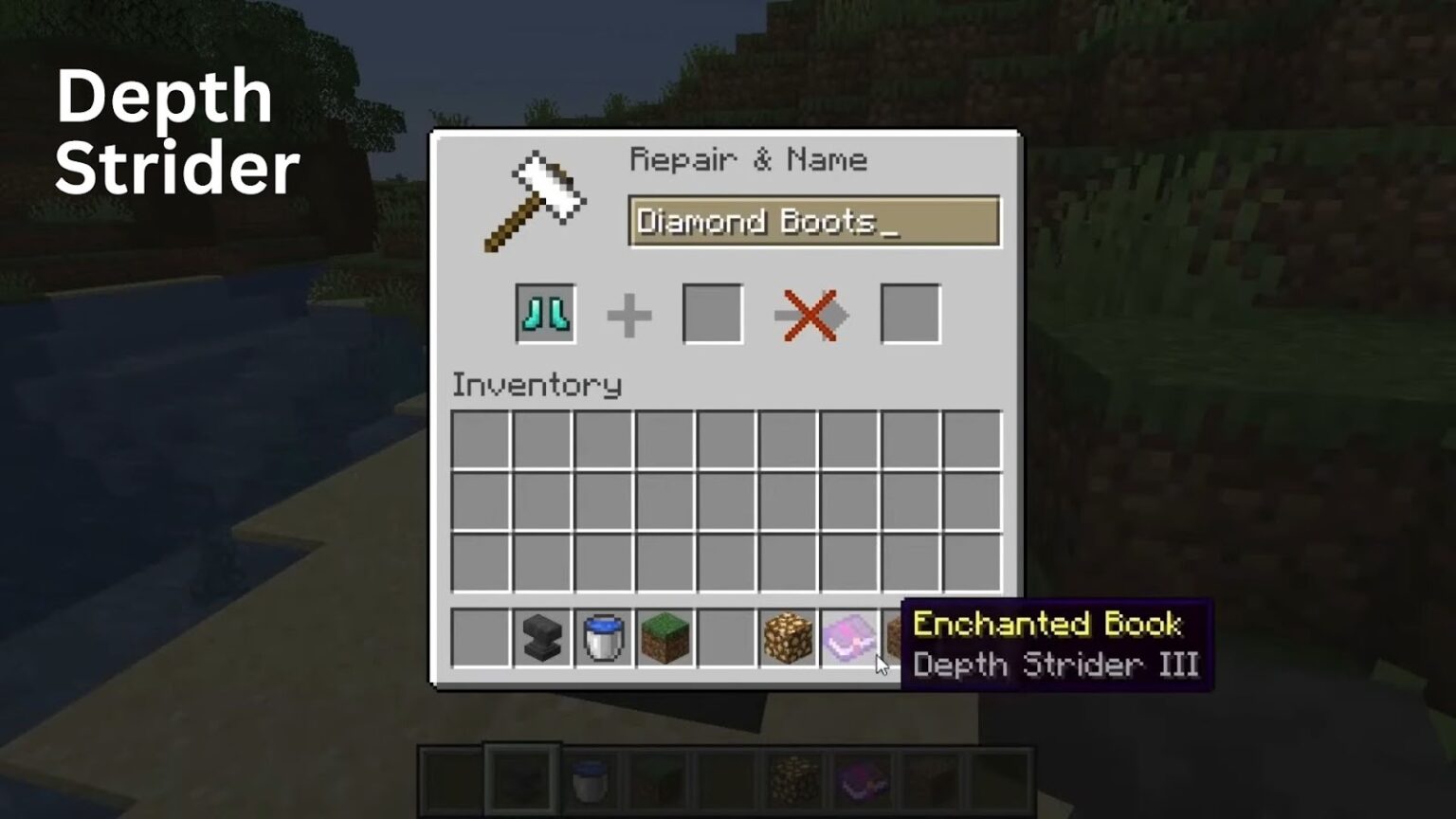Click the anvil output result slot
This screenshot has width=1456, height=819.
910,314
